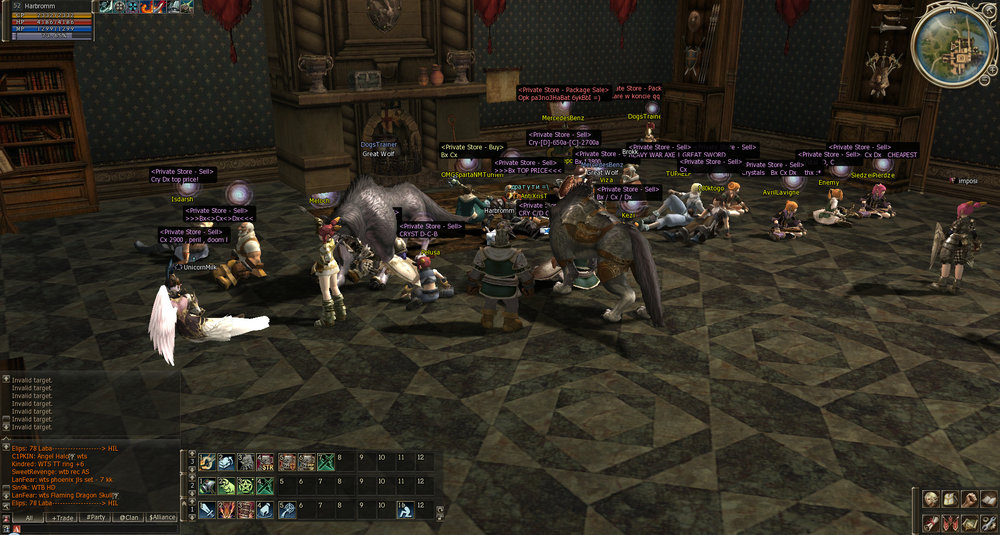Open the clan banners icon
1000x535 pixels.
pos(948,522)
